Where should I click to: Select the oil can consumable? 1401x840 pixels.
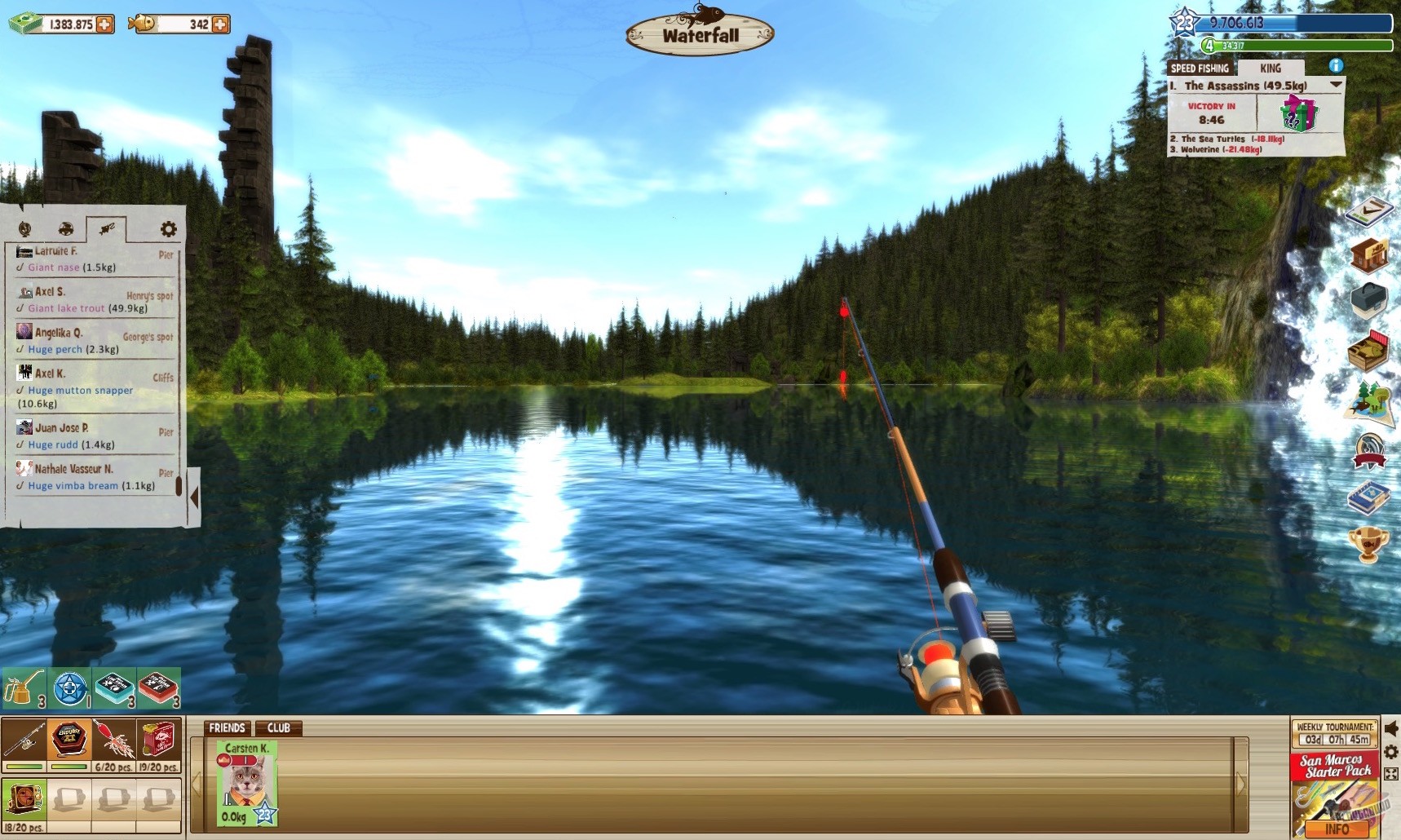(x=24, y=687)
